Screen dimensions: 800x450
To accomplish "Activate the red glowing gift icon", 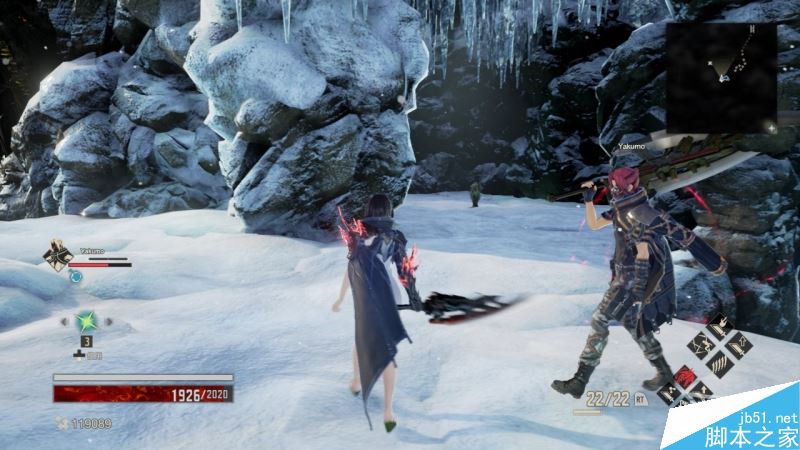I will (x=686, y=377).
